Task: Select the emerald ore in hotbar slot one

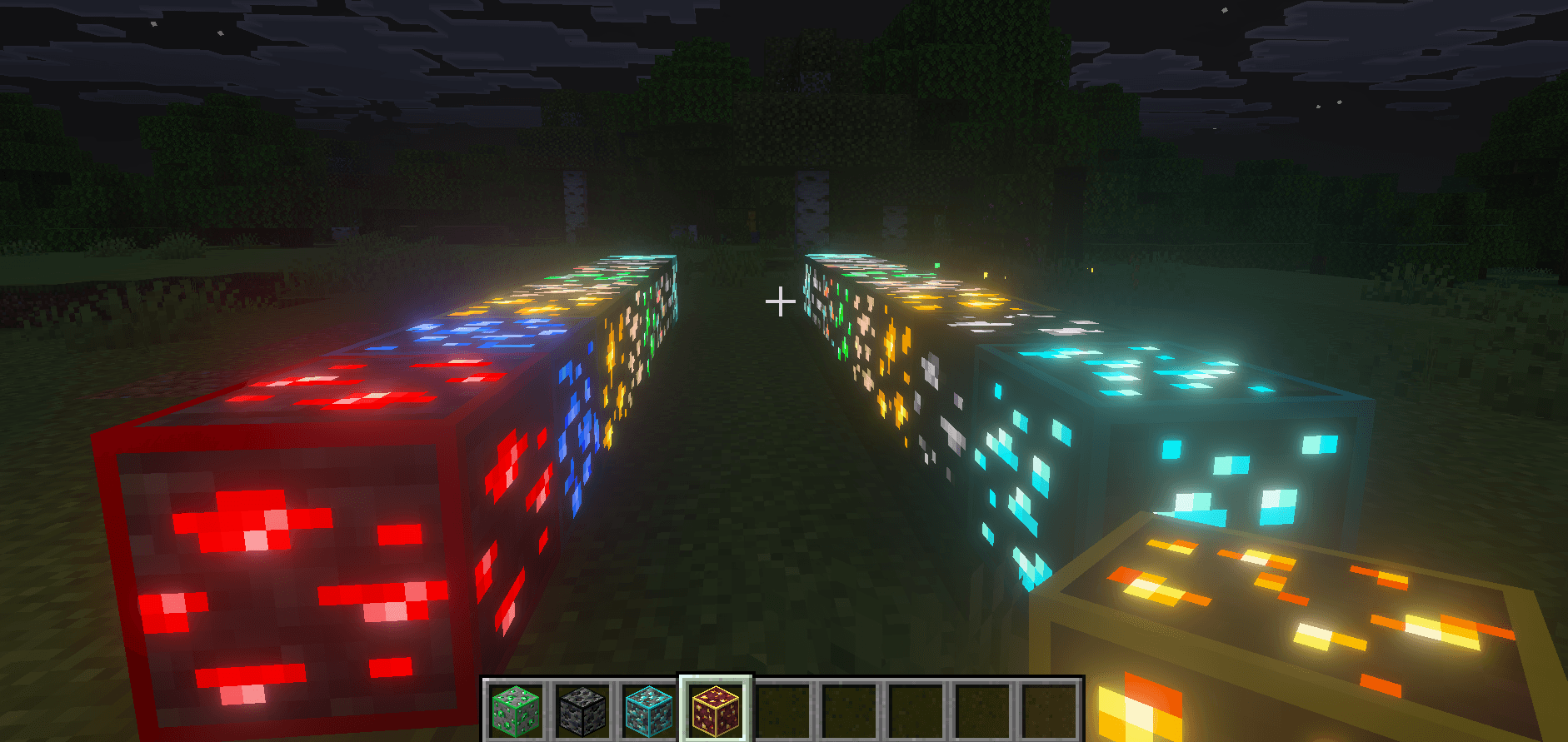Action: (x=517, y=709)
